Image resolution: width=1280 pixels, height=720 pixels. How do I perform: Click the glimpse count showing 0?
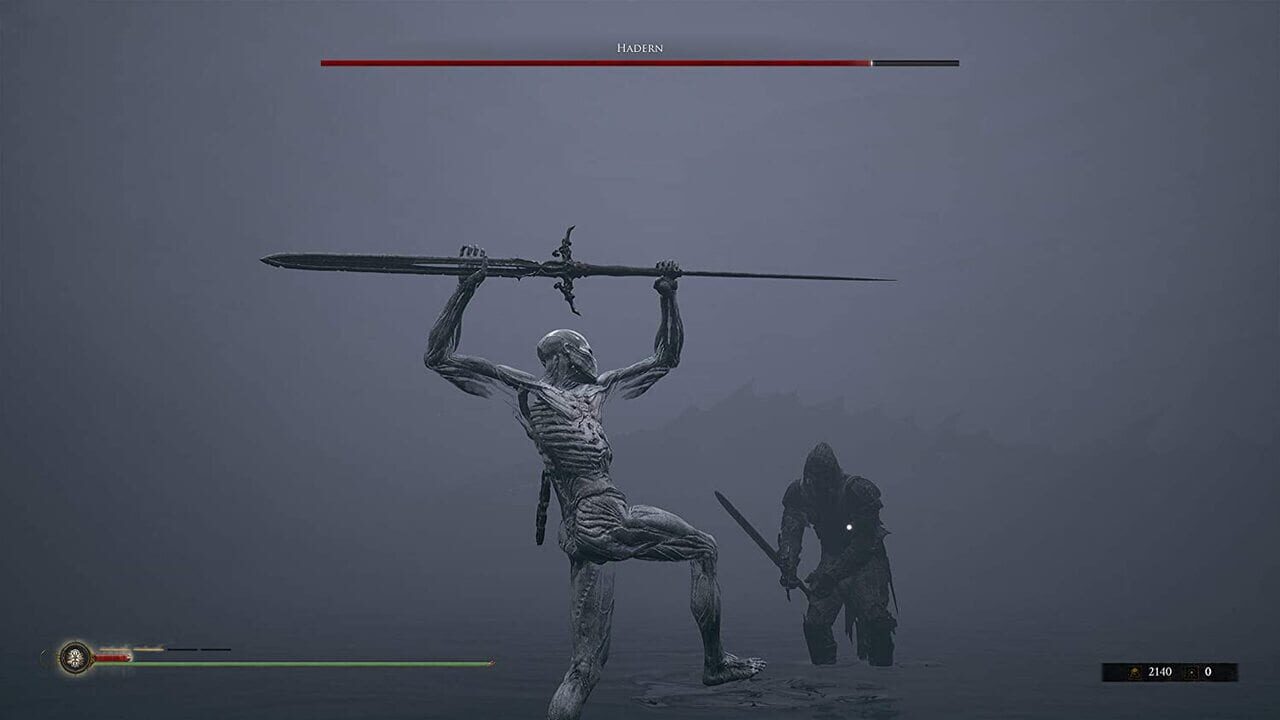(1208, 671)
